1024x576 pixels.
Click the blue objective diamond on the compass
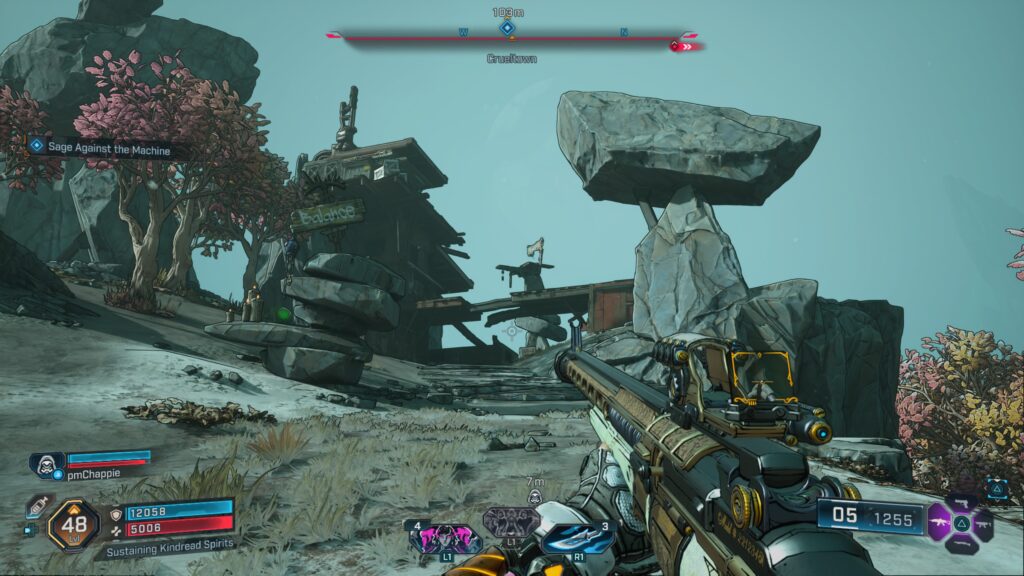(507, 28)
